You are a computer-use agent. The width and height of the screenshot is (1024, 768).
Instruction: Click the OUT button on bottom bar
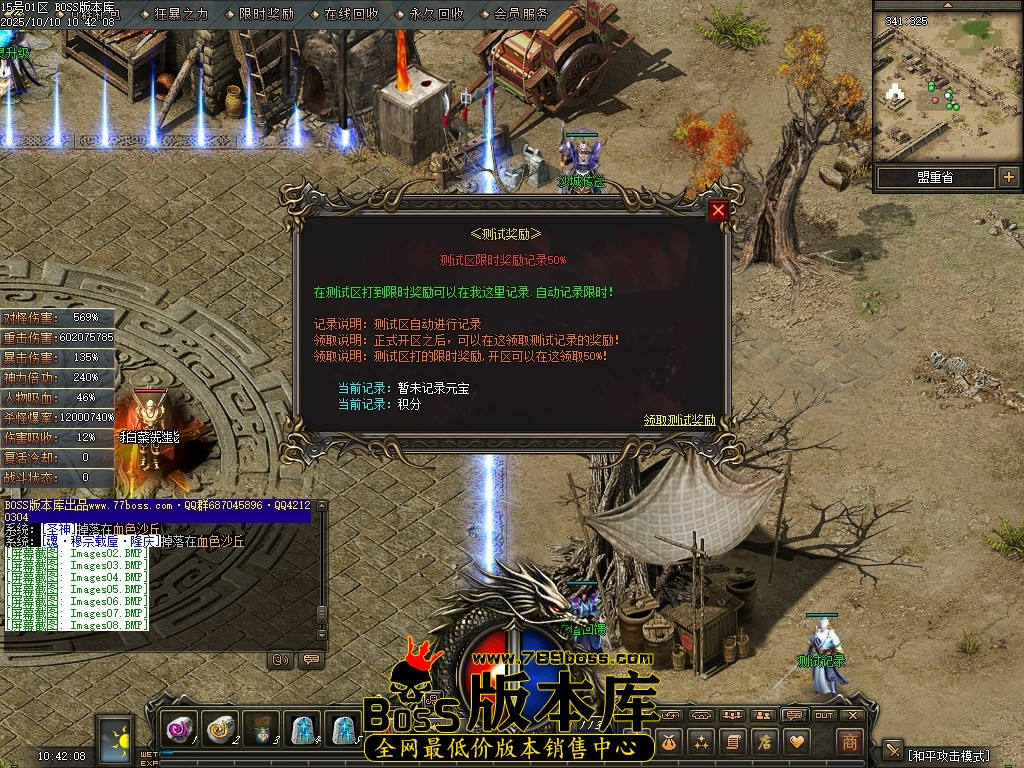coord(824,715)
